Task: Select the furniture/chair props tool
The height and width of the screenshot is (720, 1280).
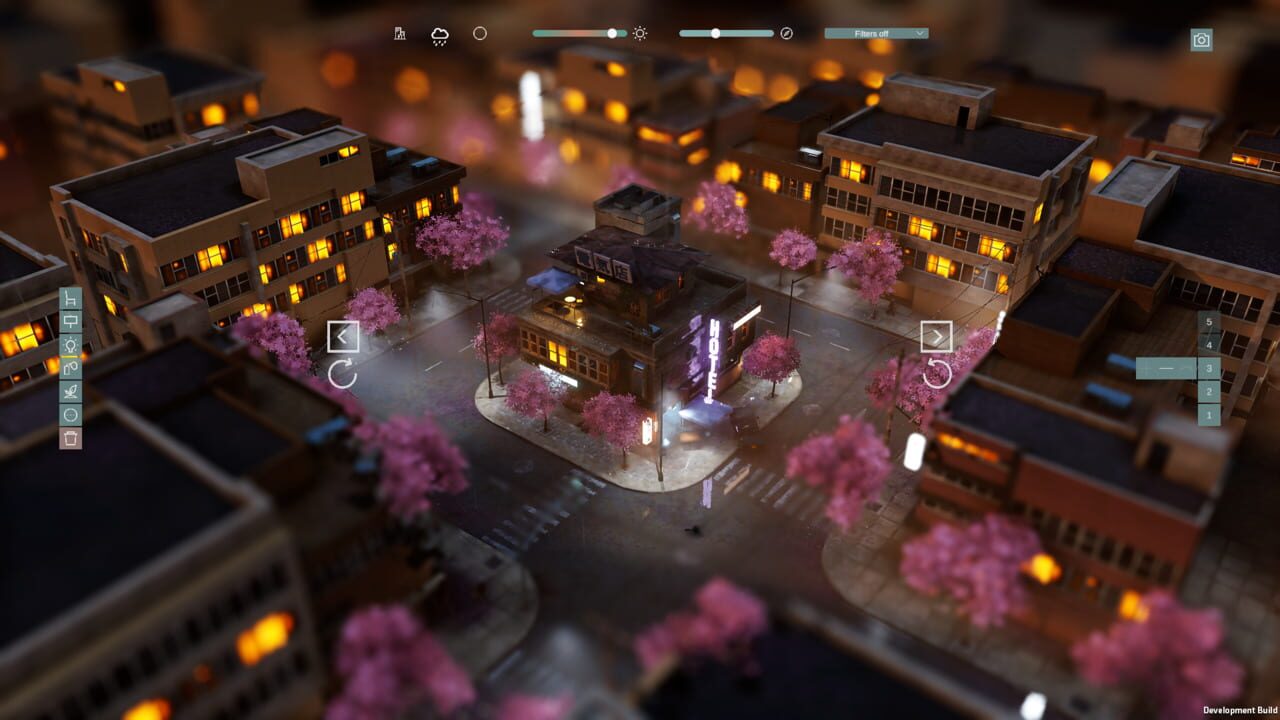Action: (71, 299)
